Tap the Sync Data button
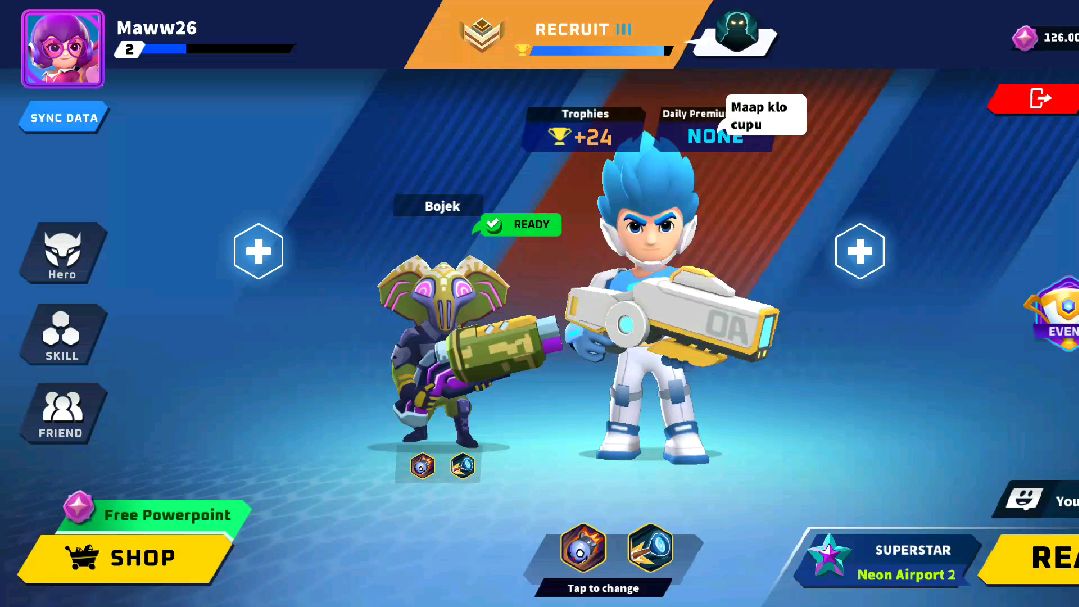Screen dimensions: 1079x607 pos(64,118)
